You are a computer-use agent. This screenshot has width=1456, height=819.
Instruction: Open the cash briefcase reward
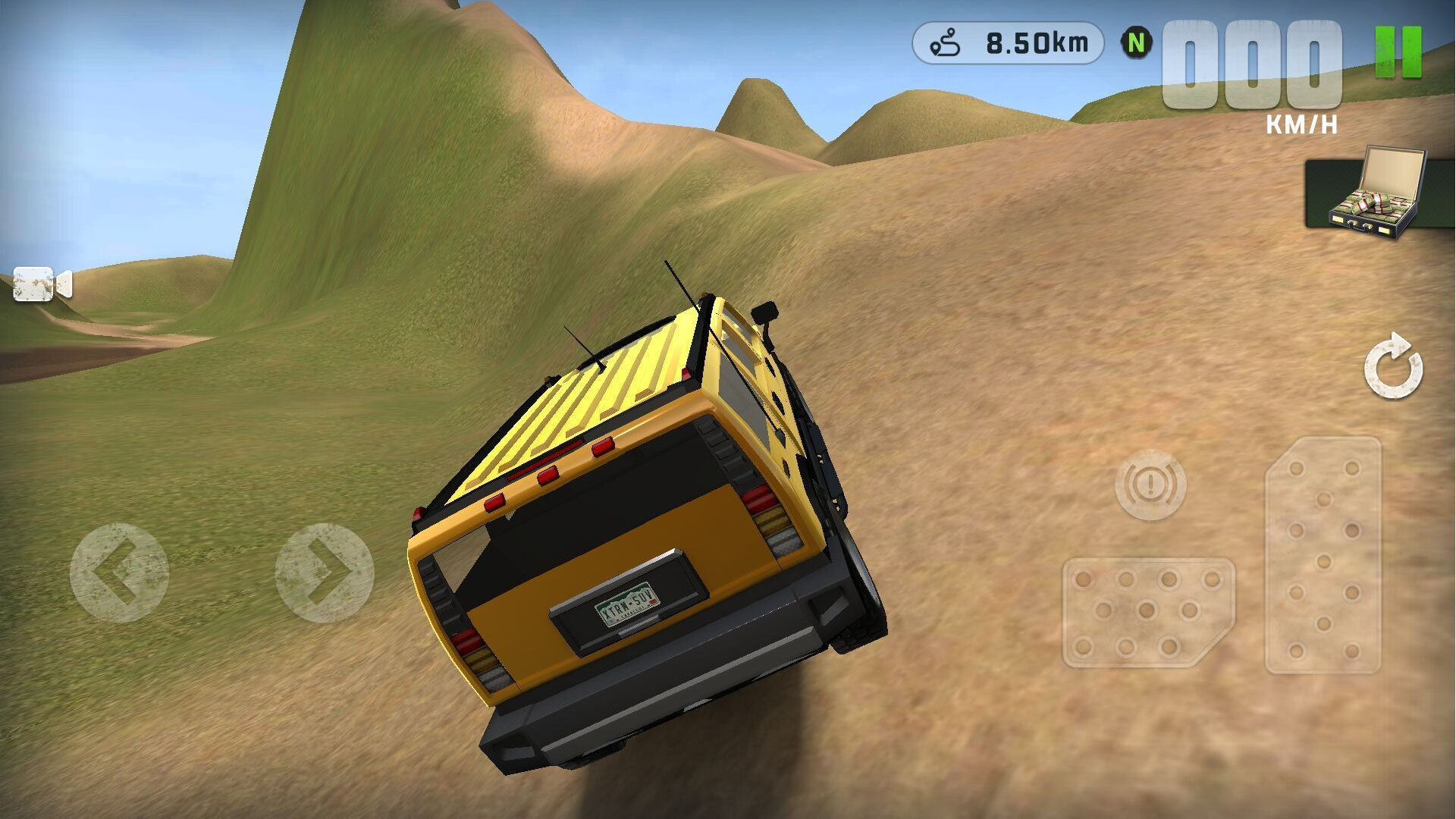1374,193
